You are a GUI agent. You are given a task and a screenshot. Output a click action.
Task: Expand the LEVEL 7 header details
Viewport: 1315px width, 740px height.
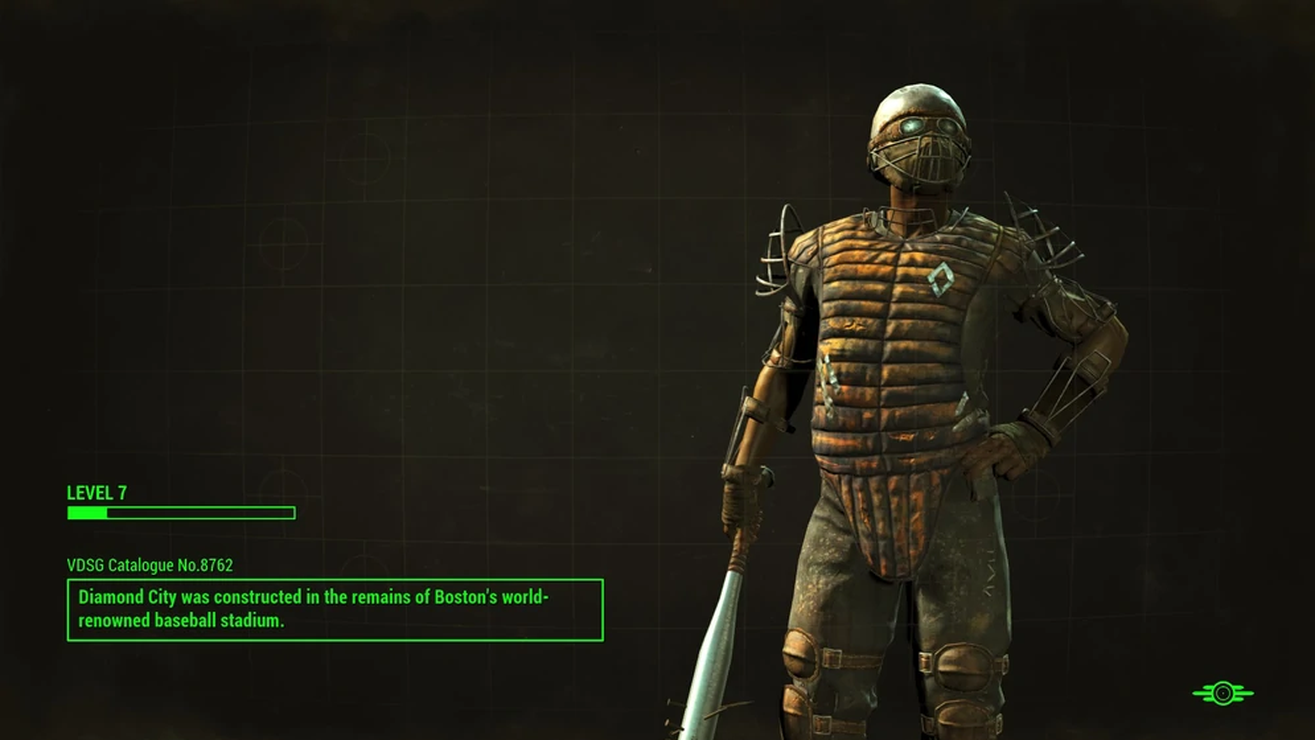coord(96,493)
